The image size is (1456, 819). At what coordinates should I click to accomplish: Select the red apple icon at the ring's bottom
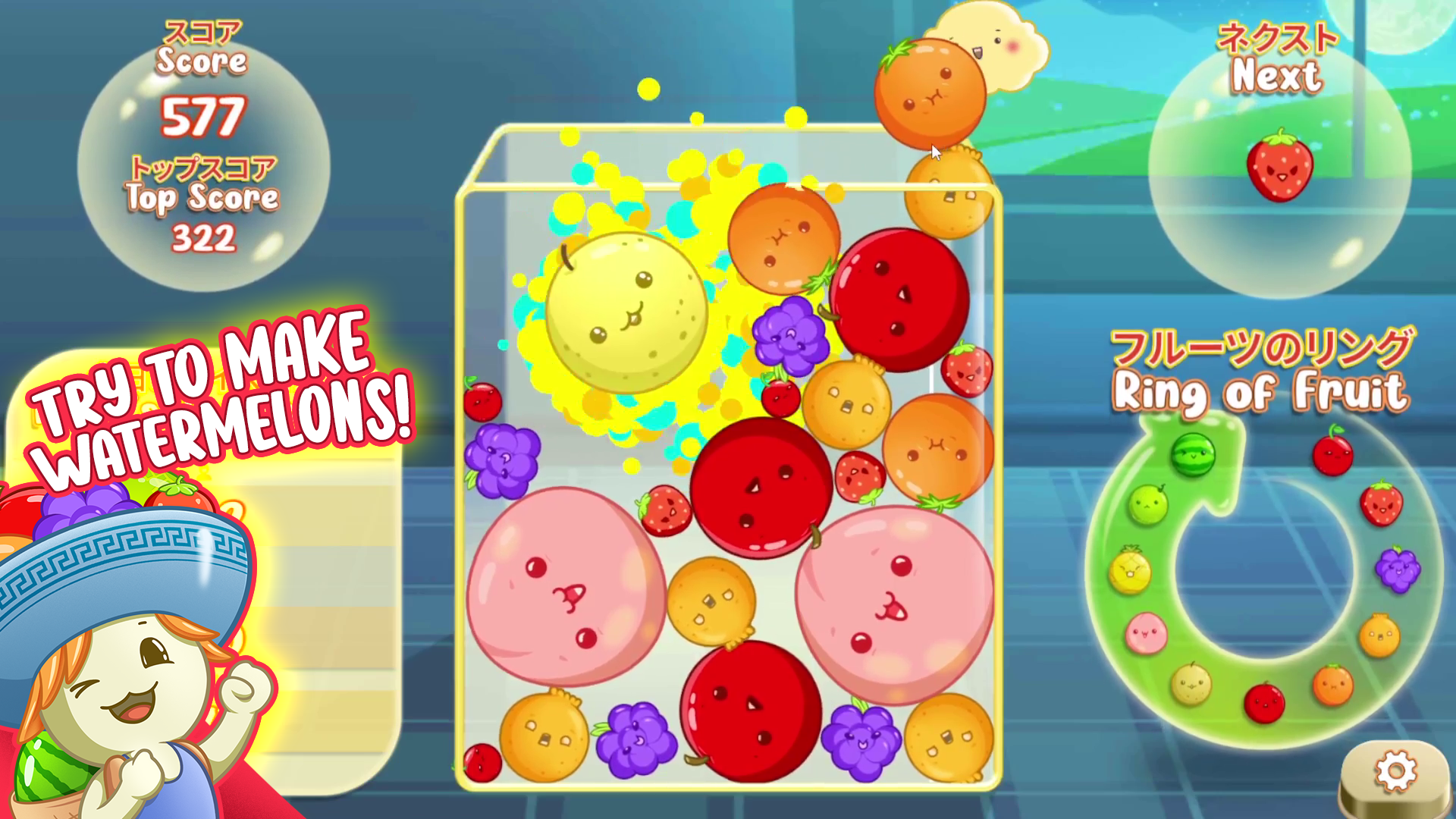(x=1264, y=701)
